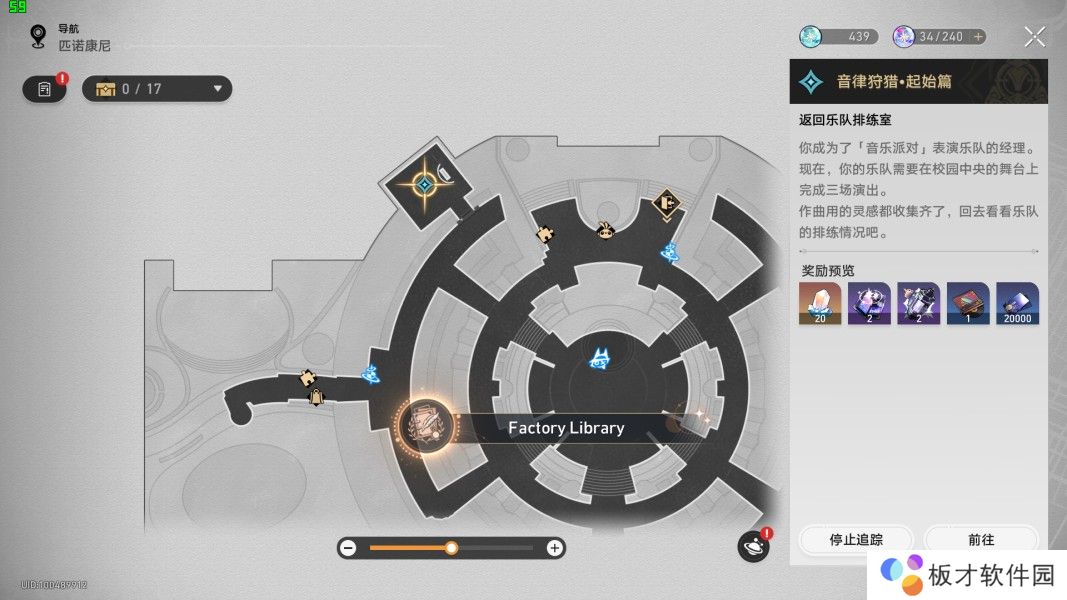Select the golden quest marker on the map

(425, 185)
